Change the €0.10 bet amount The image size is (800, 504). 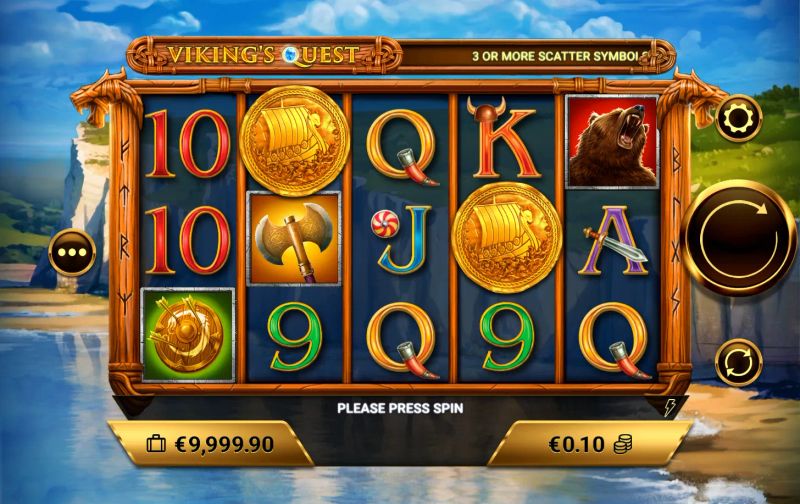pyautogui.click(x=589, y=443)
